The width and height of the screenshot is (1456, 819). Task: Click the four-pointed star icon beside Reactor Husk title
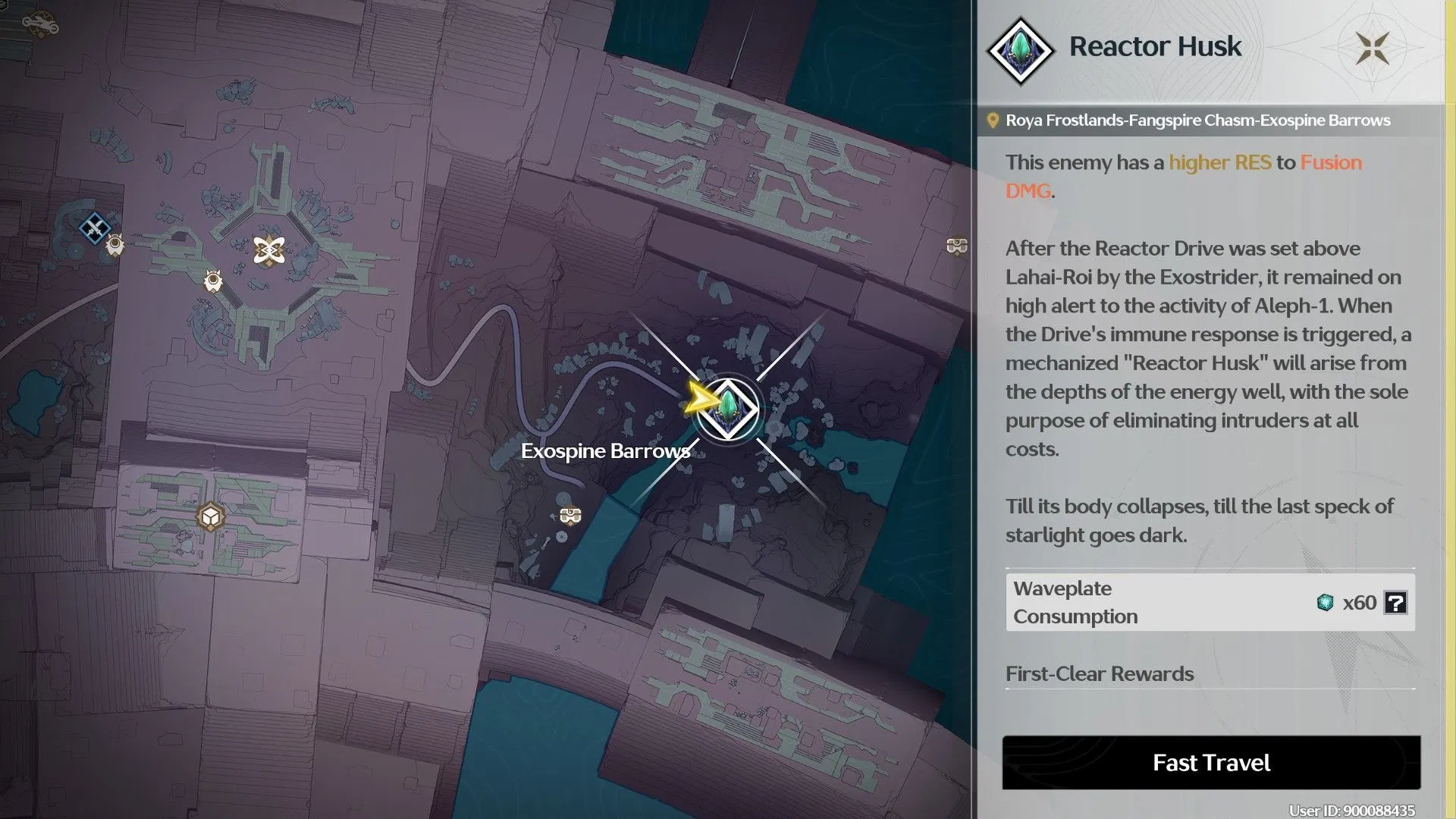tap(1373, 48)
